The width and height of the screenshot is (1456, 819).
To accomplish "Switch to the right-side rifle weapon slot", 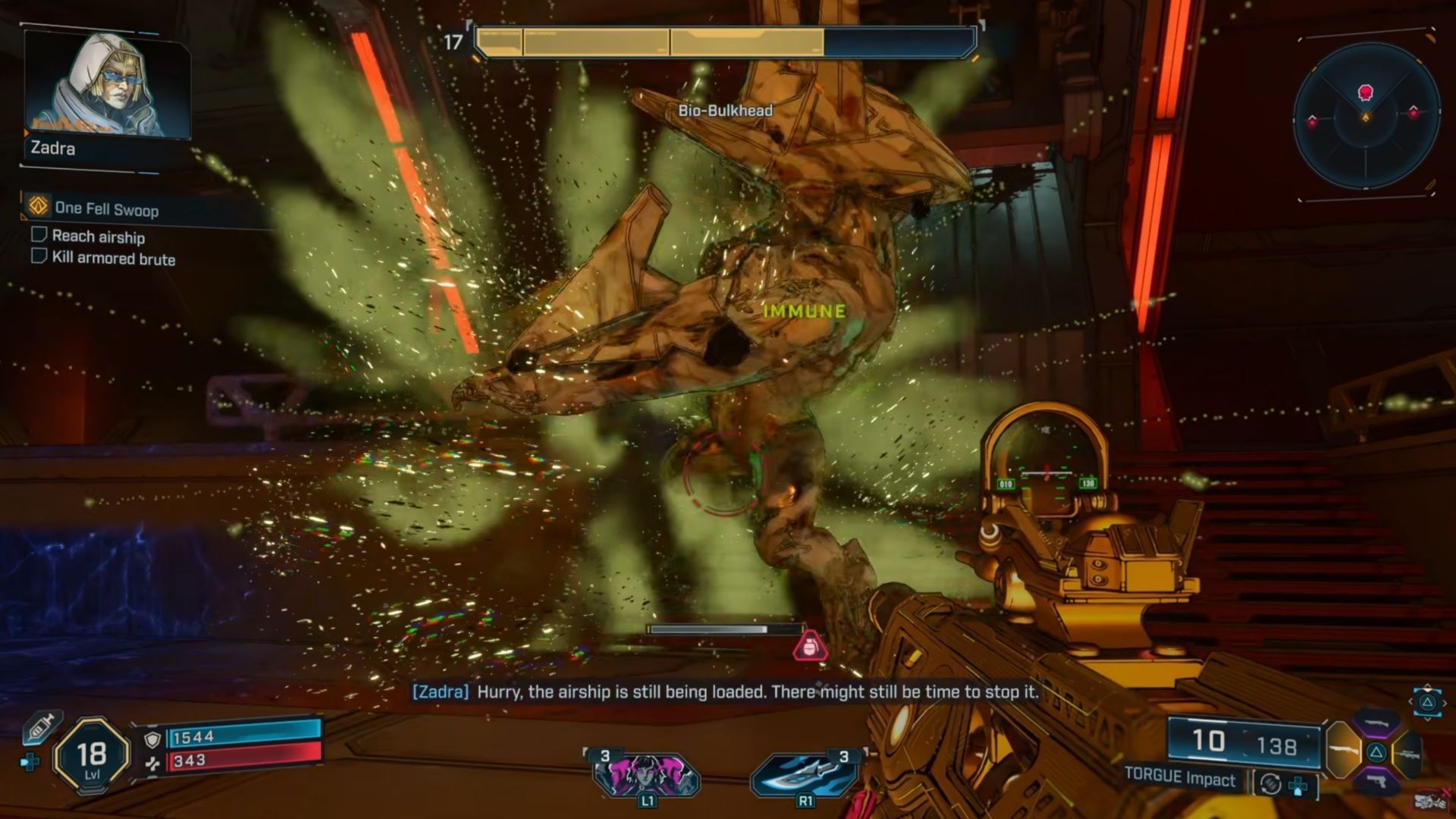I will (x=1409, y=753).
